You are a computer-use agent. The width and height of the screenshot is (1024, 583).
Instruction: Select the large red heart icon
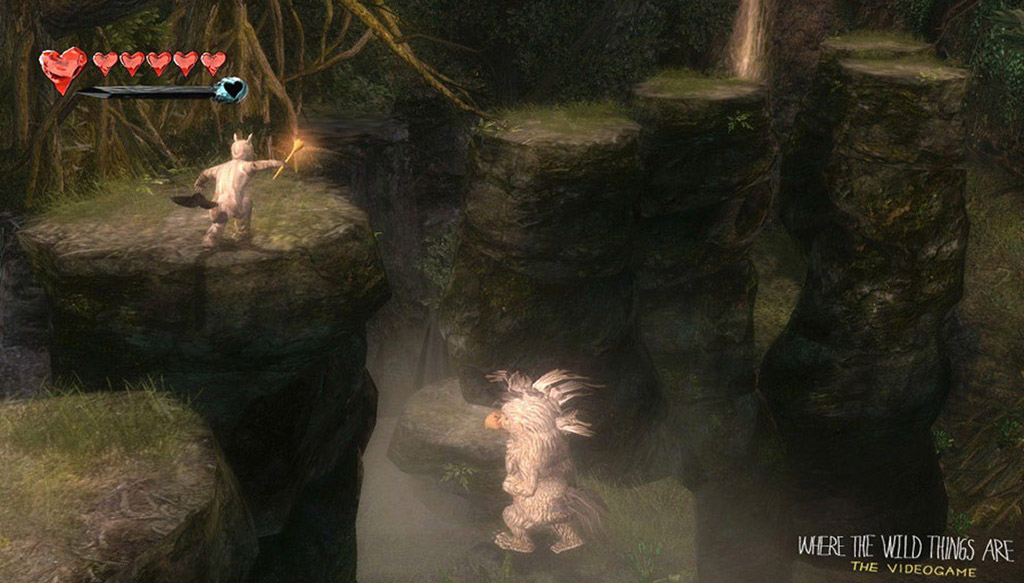pyautogui.click(x=63, y=68)
